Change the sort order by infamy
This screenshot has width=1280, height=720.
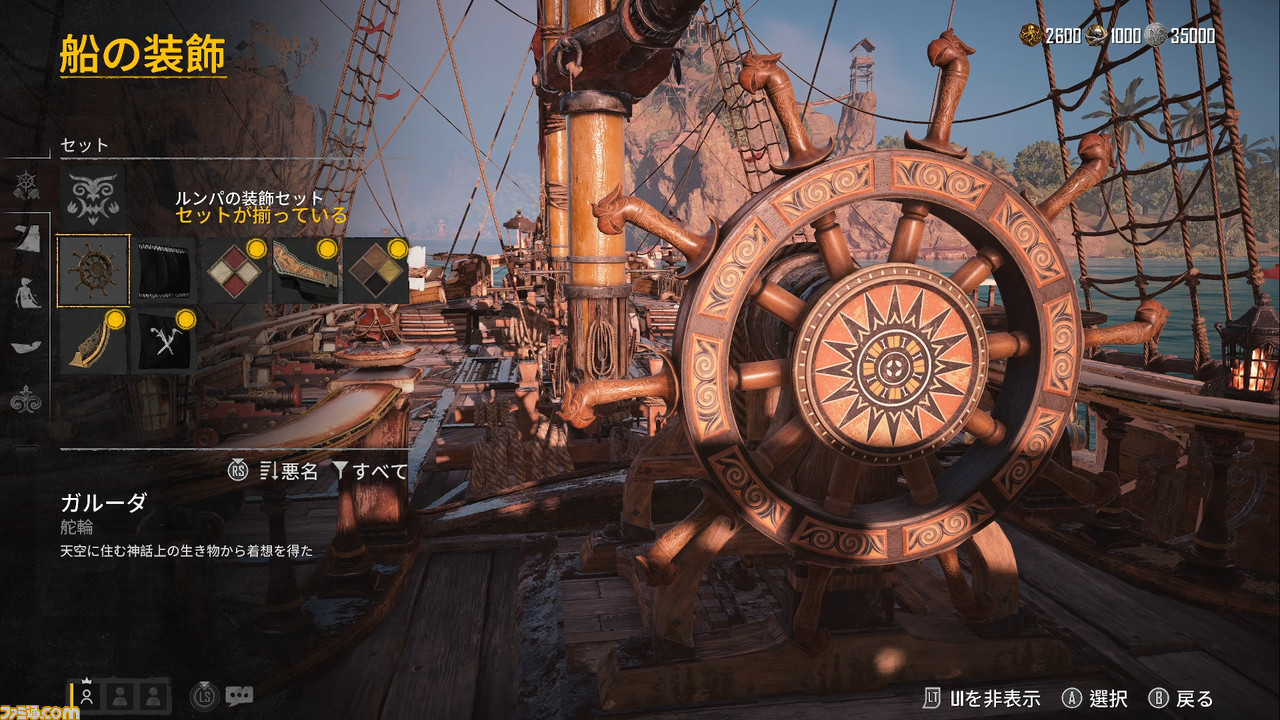click(x=288, y=471)
